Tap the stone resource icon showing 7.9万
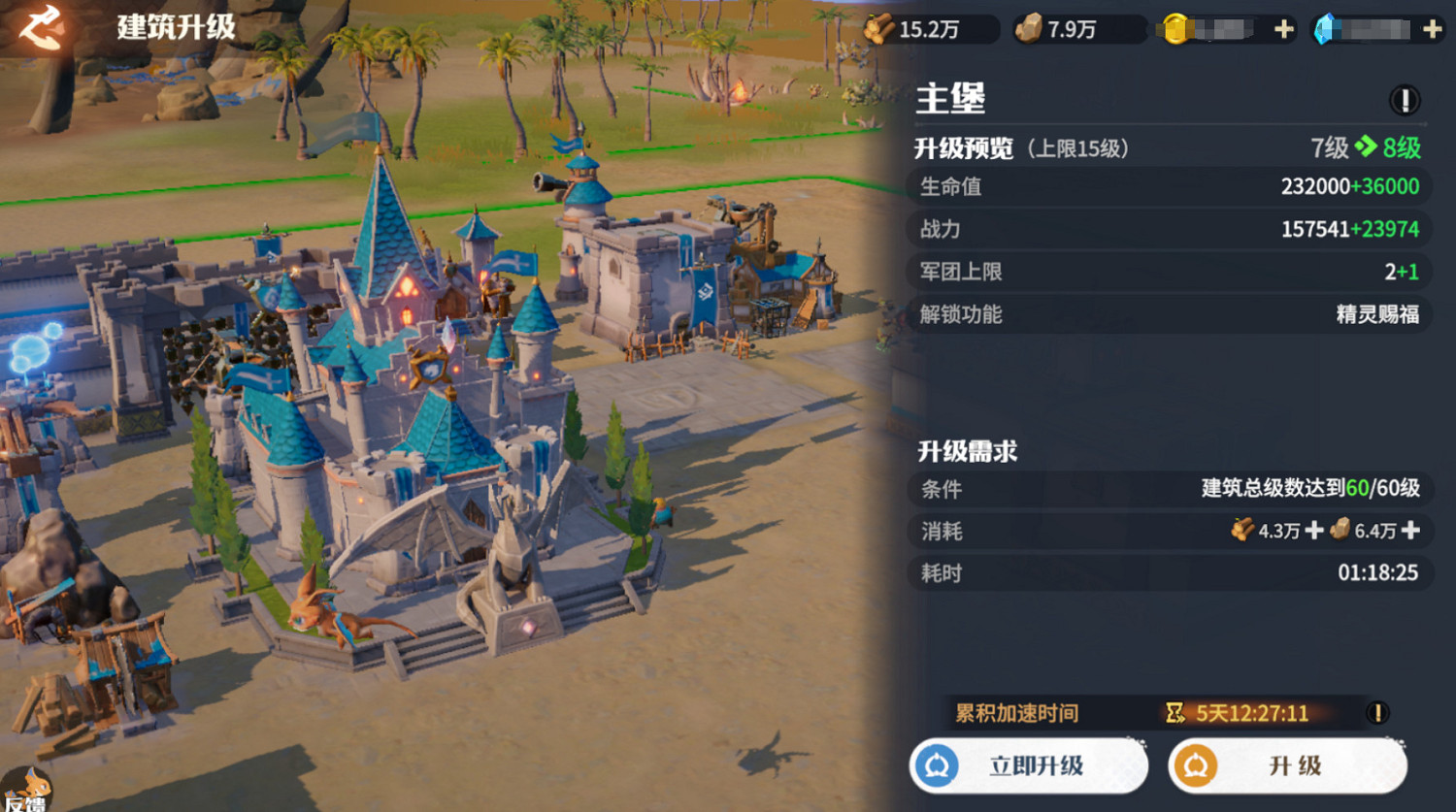Image resolution: width=1456 pixels, height=812 pixels. pyautogui.click(x=1033, y=28)
